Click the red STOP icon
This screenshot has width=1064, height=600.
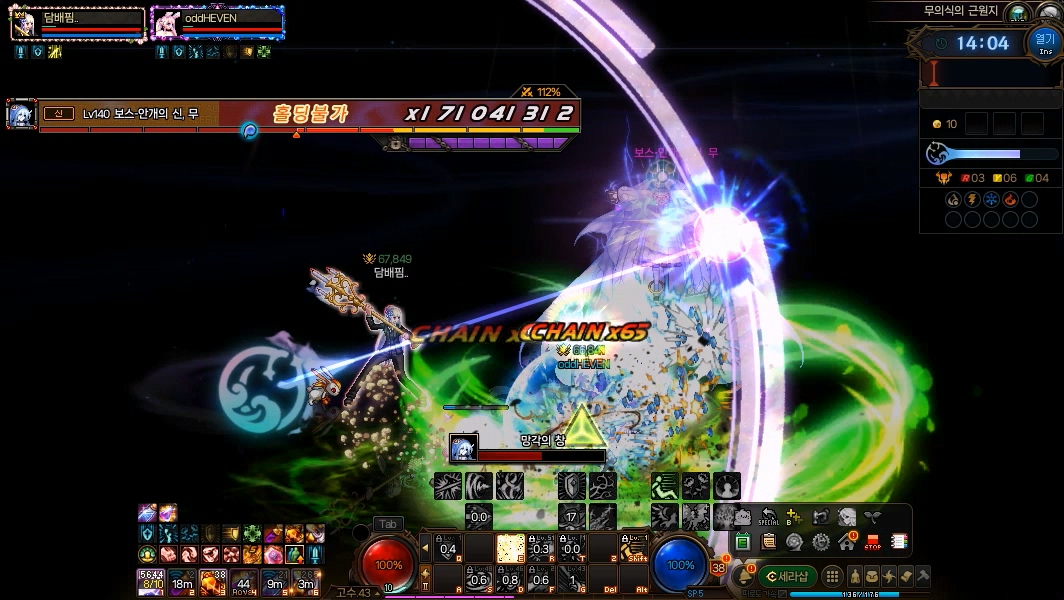tap(872, 542)
